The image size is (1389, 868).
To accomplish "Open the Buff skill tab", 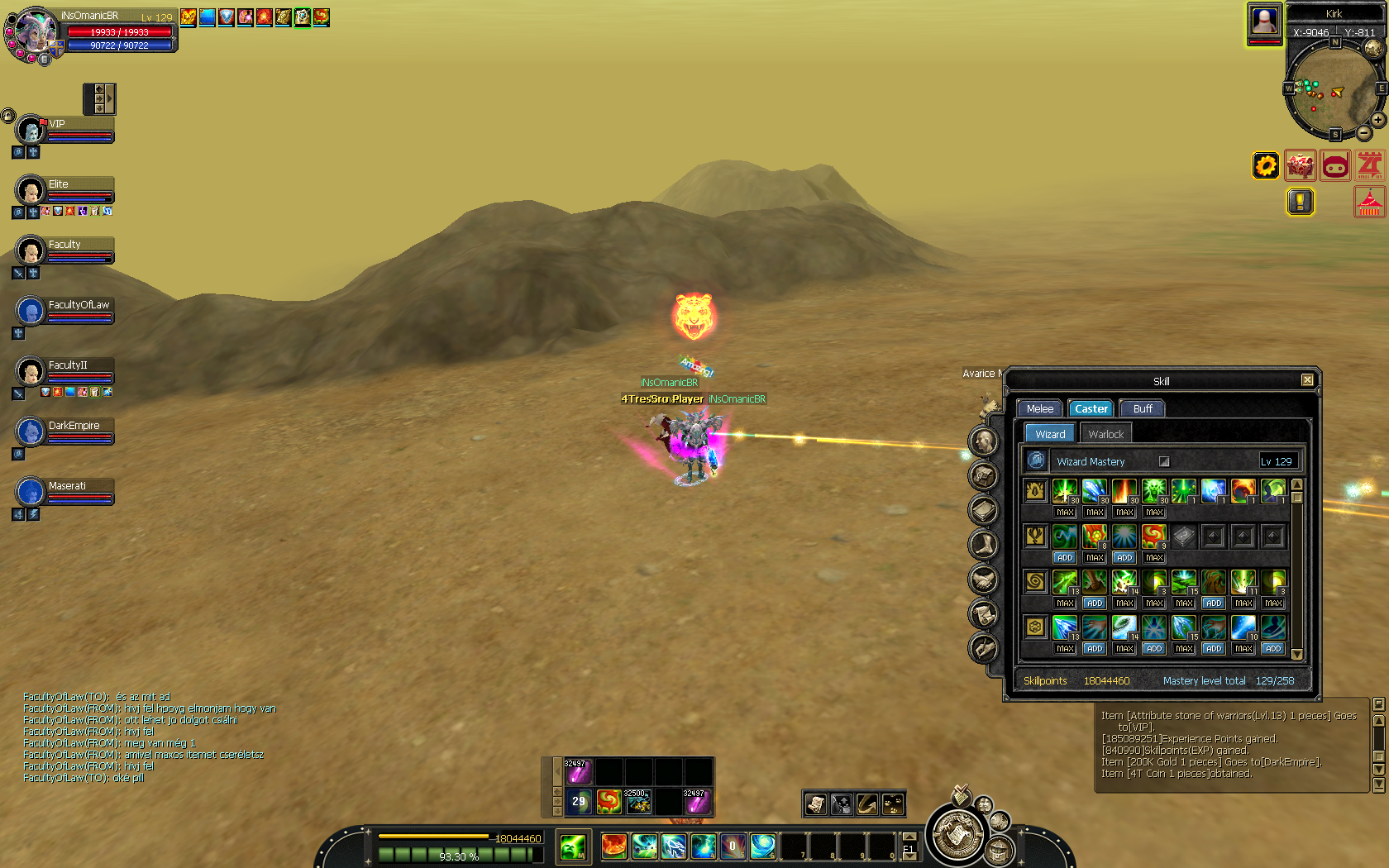I will [x=1142, y=408].
